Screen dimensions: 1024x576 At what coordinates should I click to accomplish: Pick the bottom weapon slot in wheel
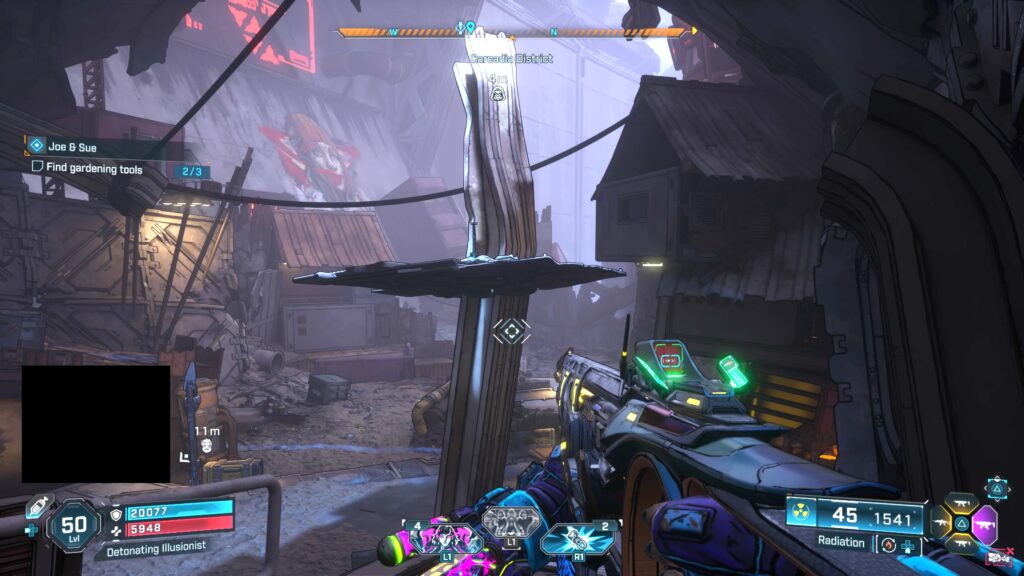pyautogui.click(x=963, y=542)
